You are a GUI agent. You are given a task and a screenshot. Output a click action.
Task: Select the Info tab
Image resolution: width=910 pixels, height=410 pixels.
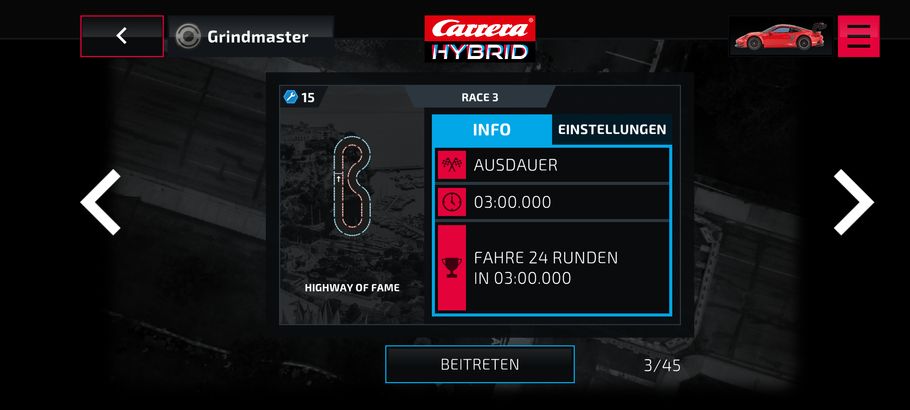pyautogui.click(x=491, y=130)
